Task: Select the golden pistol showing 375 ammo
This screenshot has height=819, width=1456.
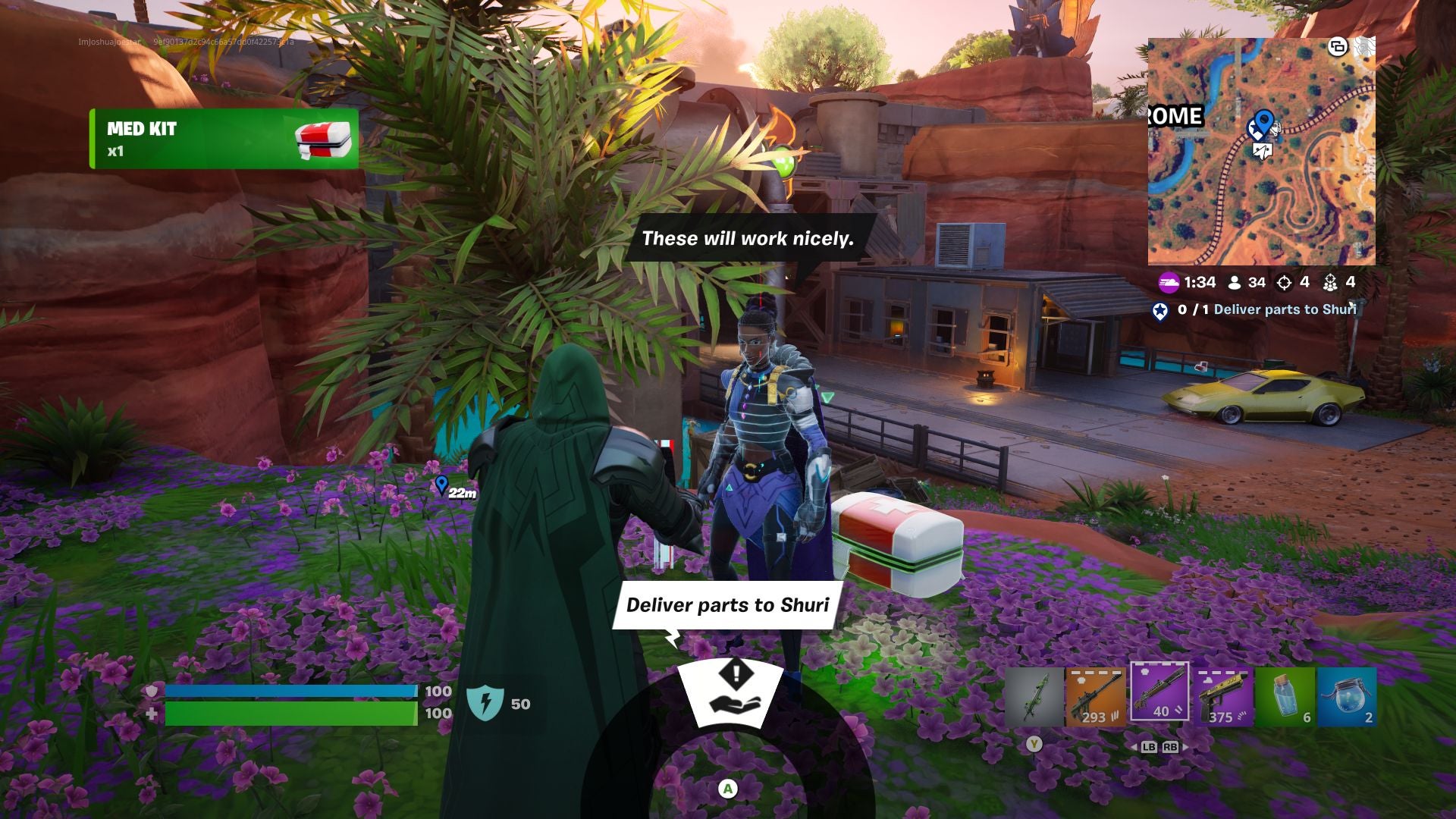Action: 1221,695
